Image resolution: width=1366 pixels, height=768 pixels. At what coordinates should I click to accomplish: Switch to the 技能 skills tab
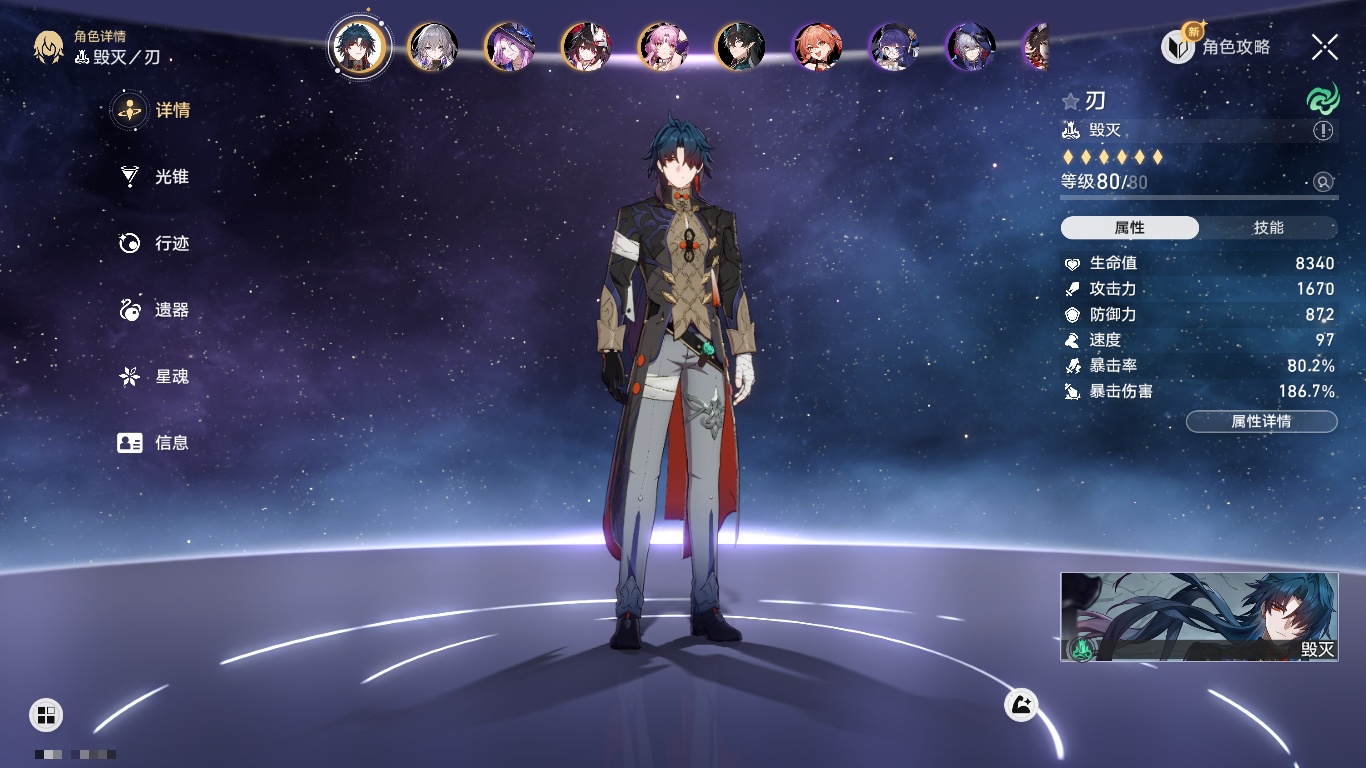pyautogui.click(x=1268, y=228)
